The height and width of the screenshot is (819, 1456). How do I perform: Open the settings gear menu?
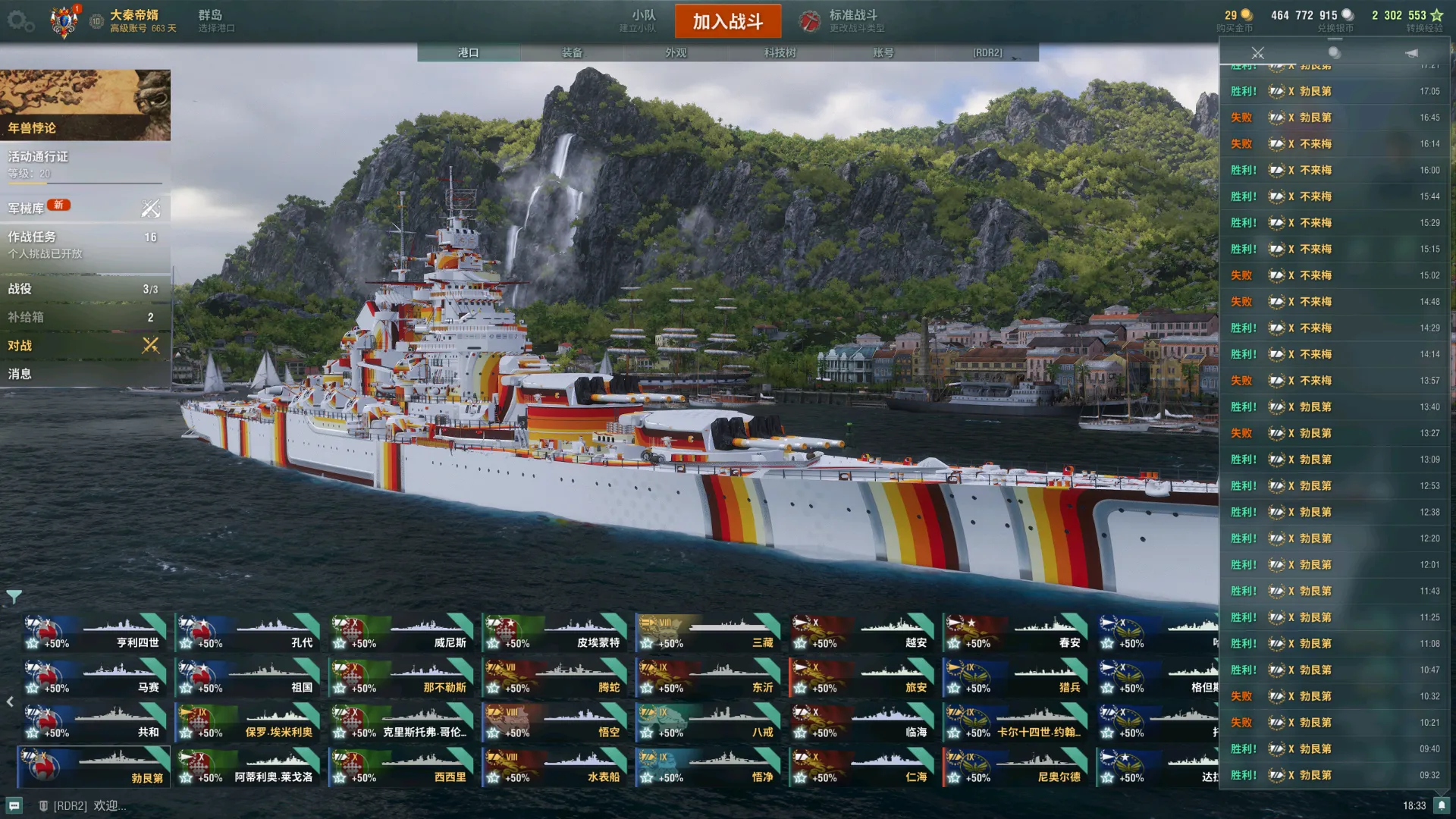click(x=20, y=21)
